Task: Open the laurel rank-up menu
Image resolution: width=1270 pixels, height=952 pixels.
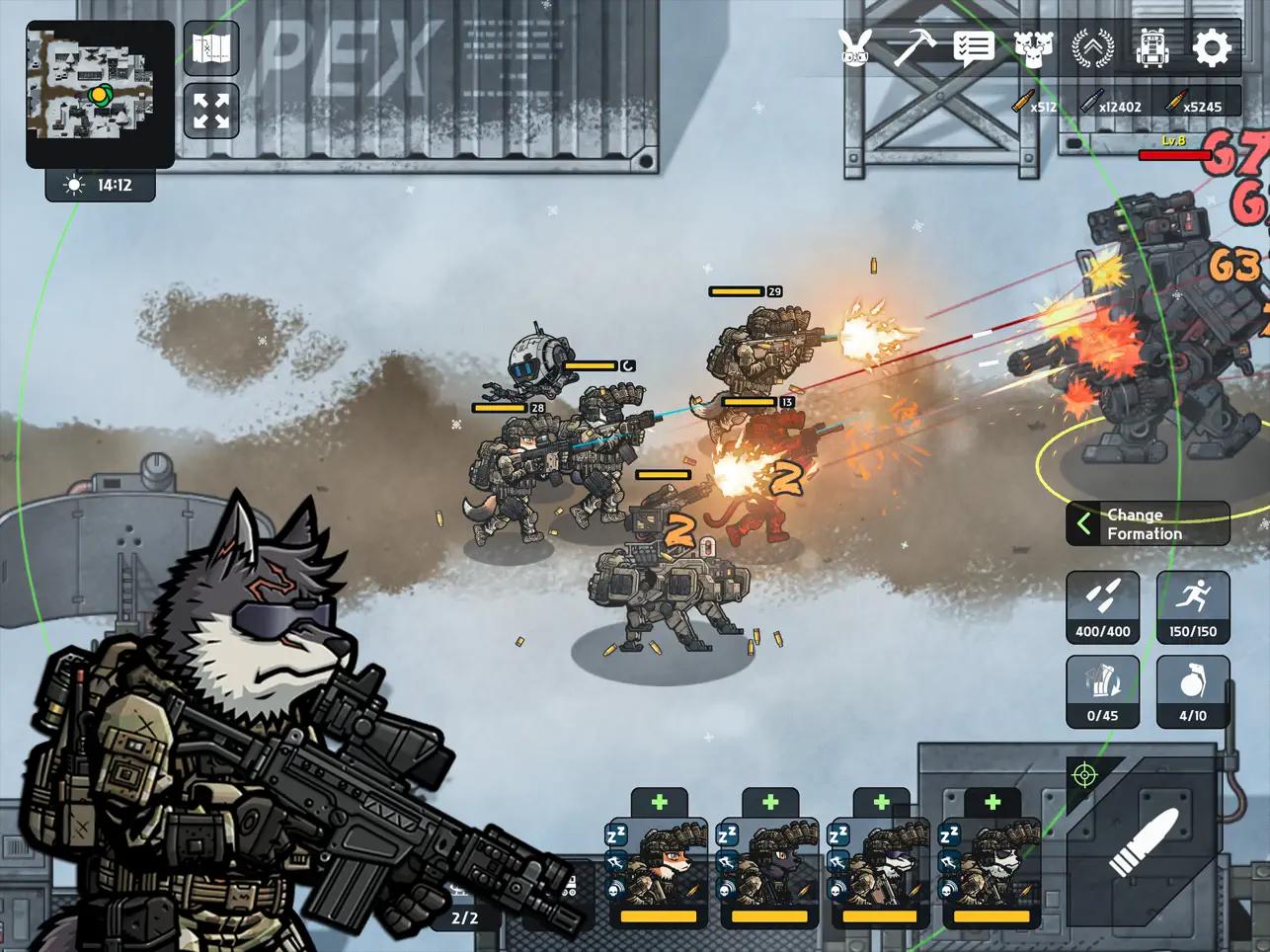Action: tap(1093, 47)
